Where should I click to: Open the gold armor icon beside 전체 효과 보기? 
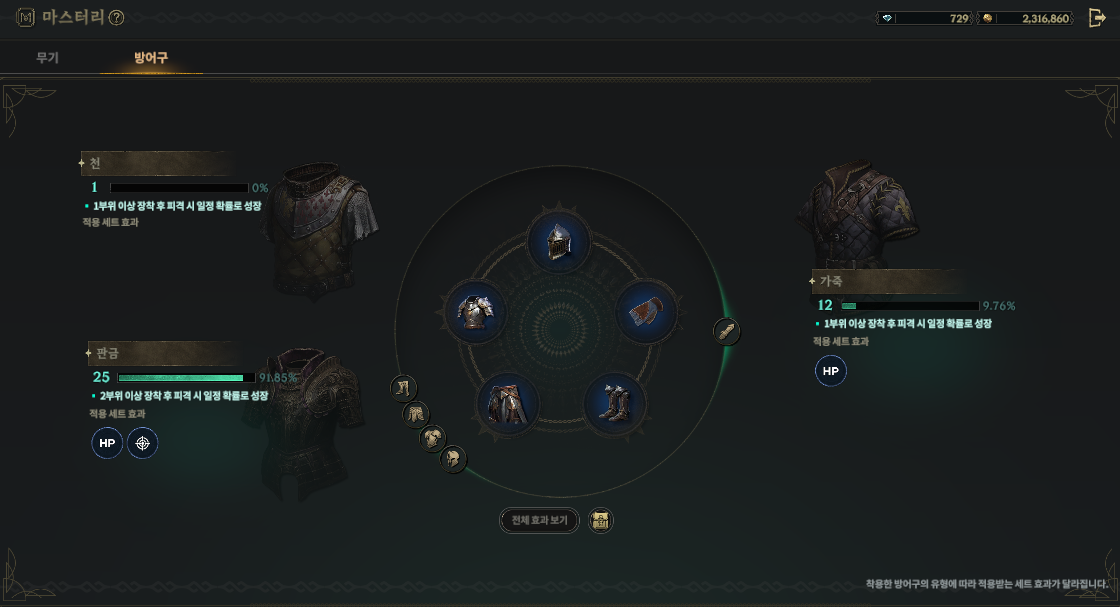[x=600, y=520]
